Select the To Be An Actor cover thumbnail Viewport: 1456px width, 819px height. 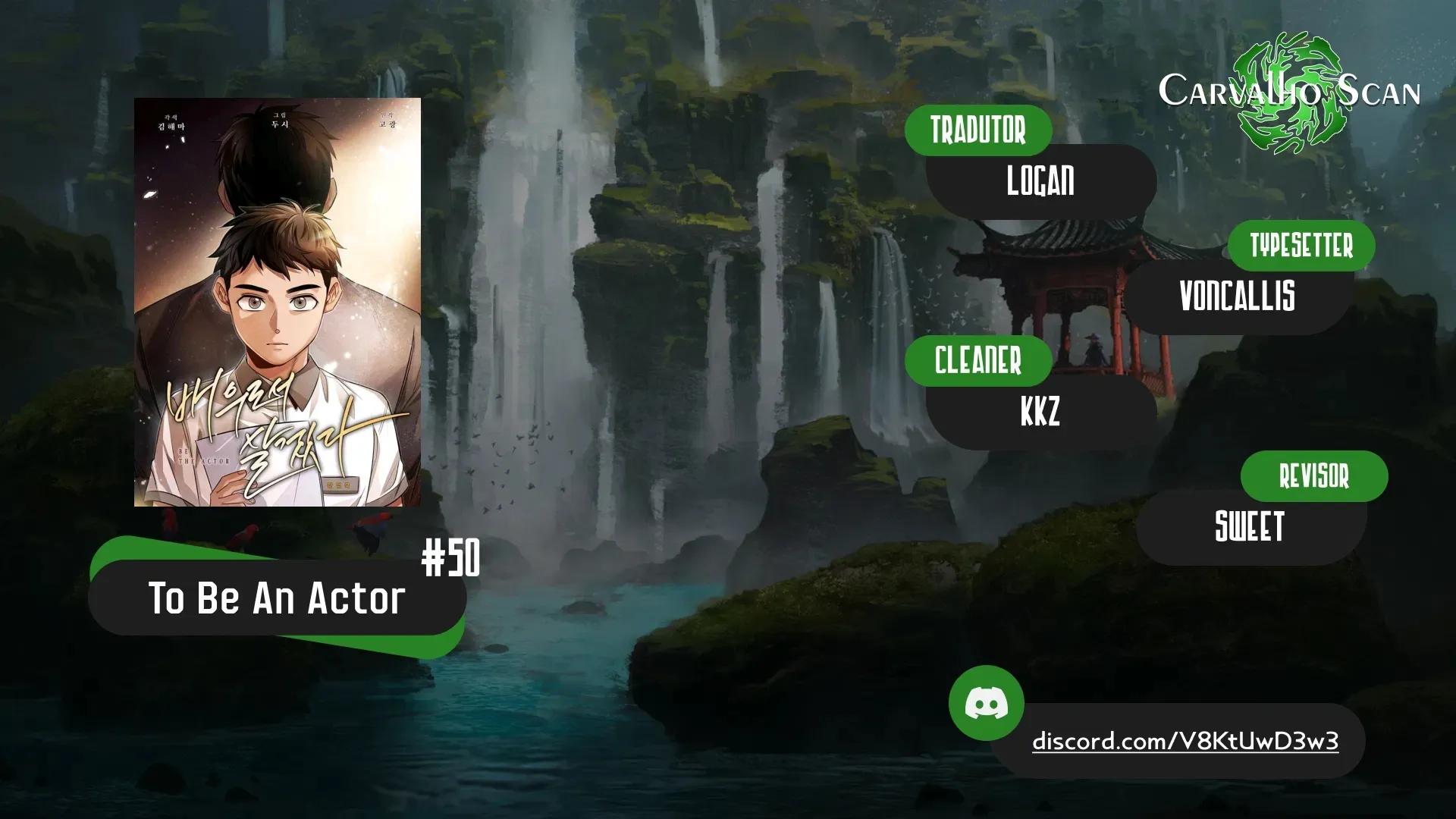point(278,302)
